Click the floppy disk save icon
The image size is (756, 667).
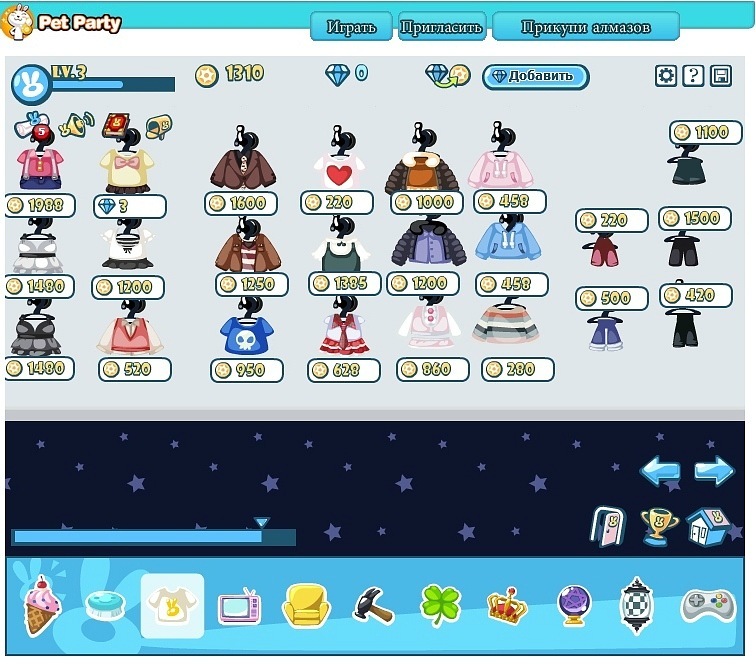pyautogui.click(x=720, y=76)
